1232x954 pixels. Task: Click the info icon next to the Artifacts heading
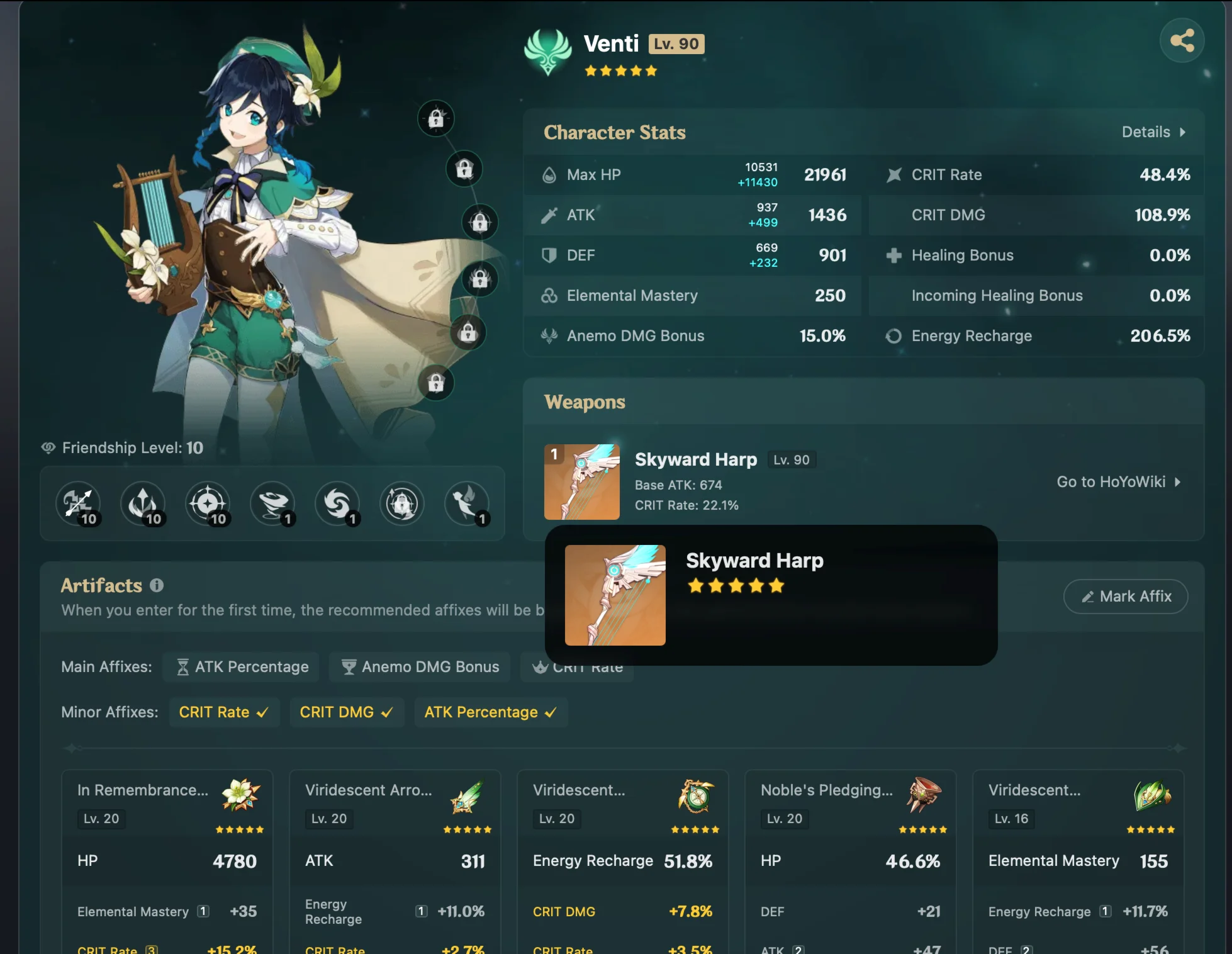(x=155, y=585)
